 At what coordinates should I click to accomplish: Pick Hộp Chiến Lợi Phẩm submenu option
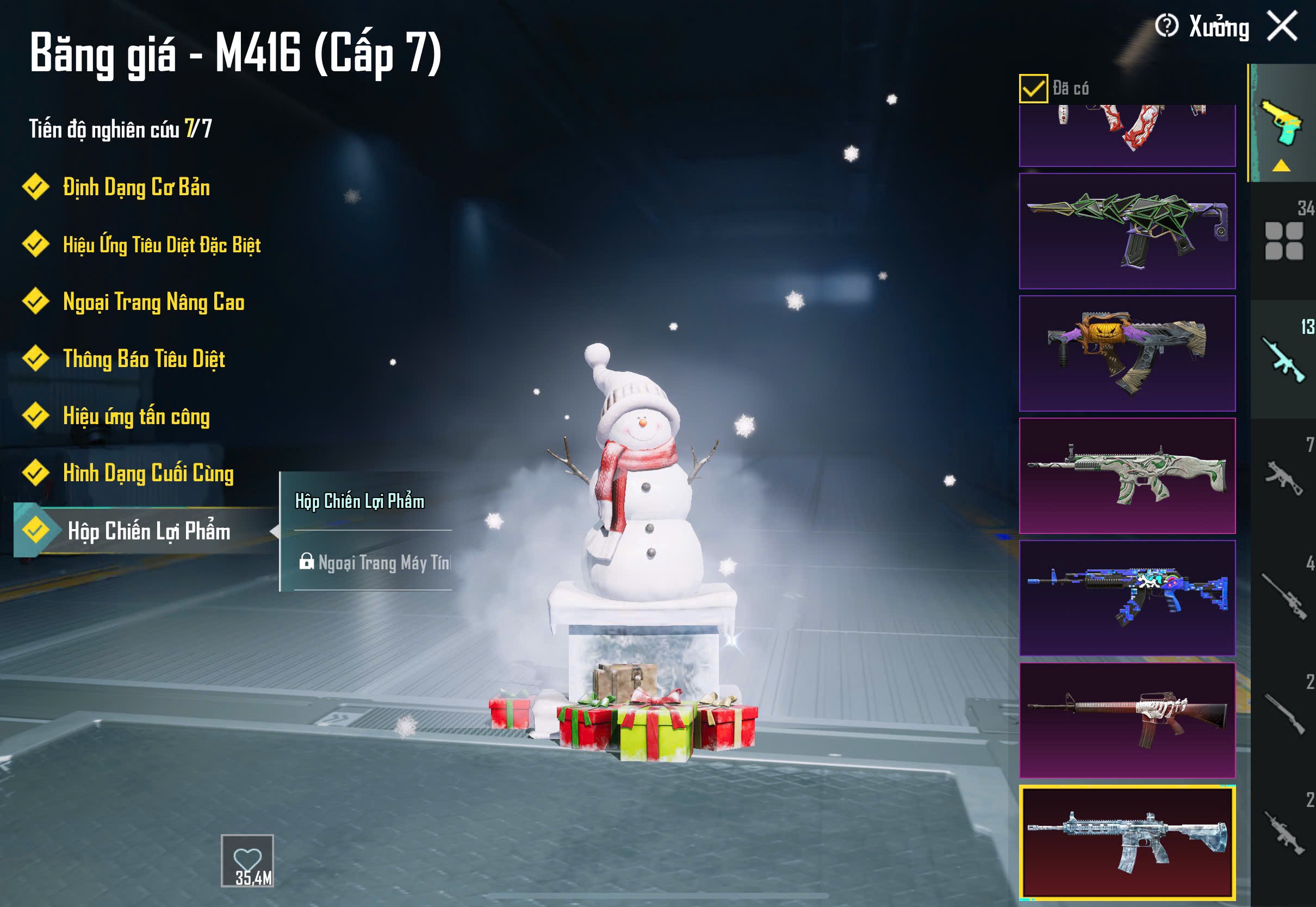(359, 501)
